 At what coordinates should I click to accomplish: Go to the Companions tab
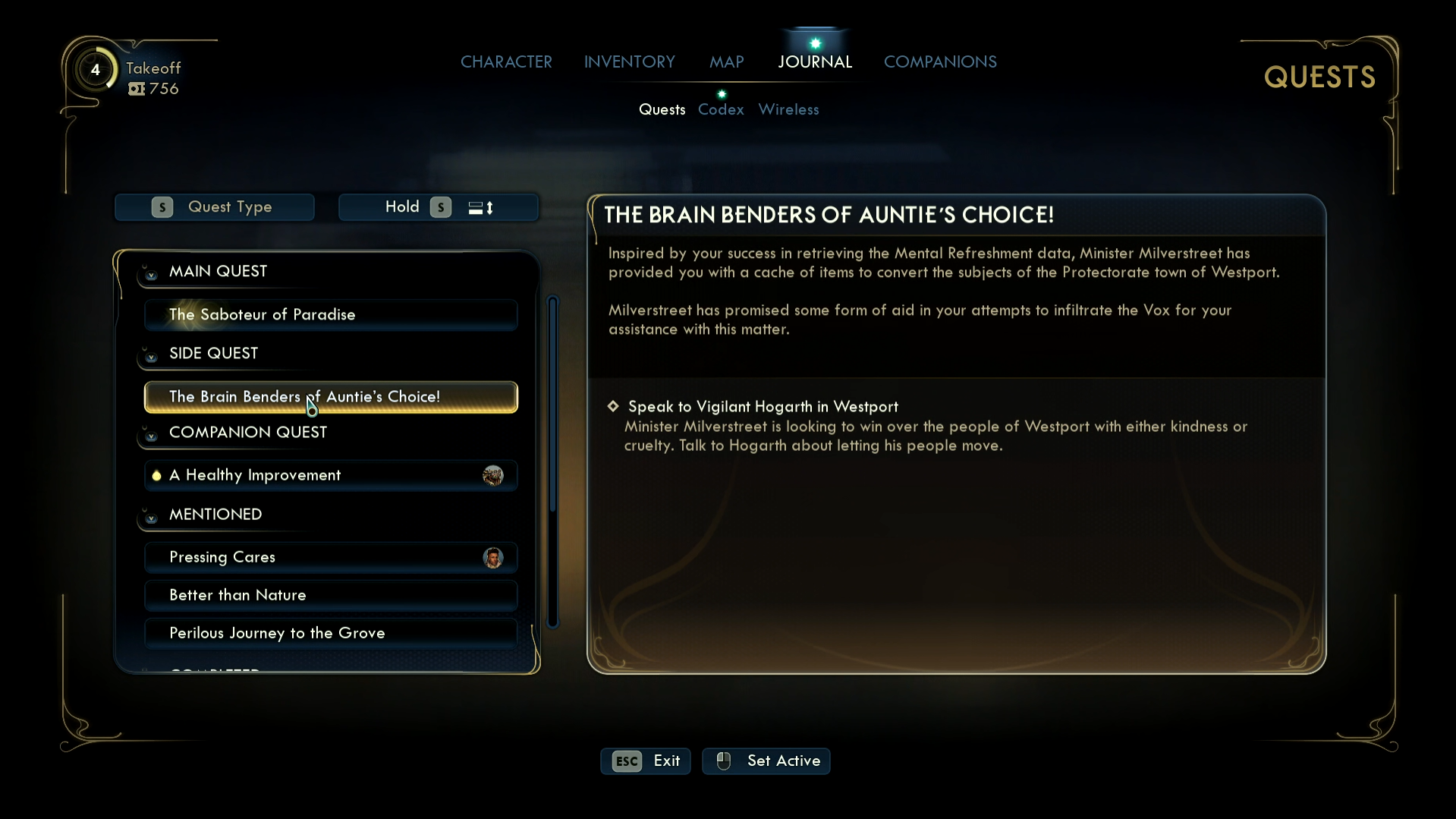click(x=940, y=61)
